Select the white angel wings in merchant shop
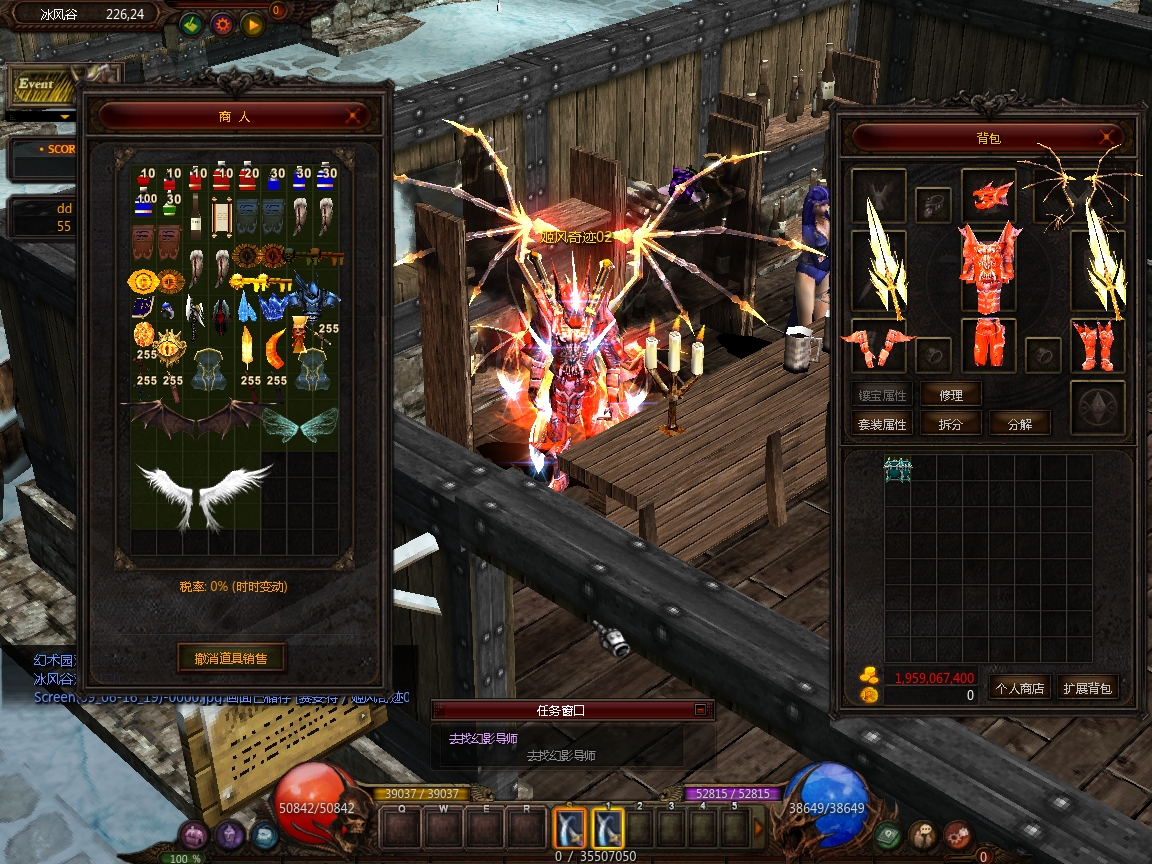This screenshot has height=864, width=1152. (x=205, y=493)
